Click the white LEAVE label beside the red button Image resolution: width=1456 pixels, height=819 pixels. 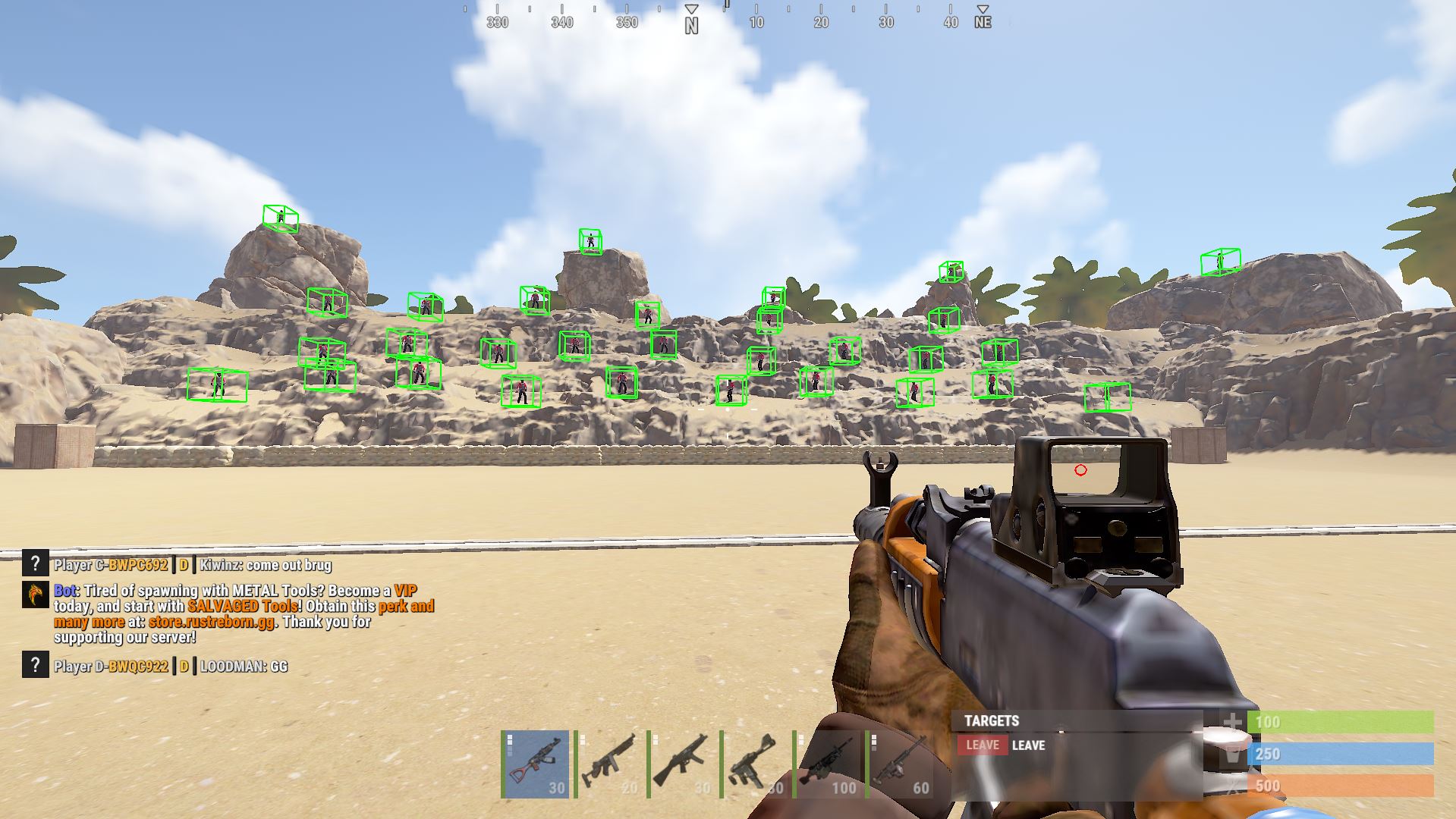1030,745
